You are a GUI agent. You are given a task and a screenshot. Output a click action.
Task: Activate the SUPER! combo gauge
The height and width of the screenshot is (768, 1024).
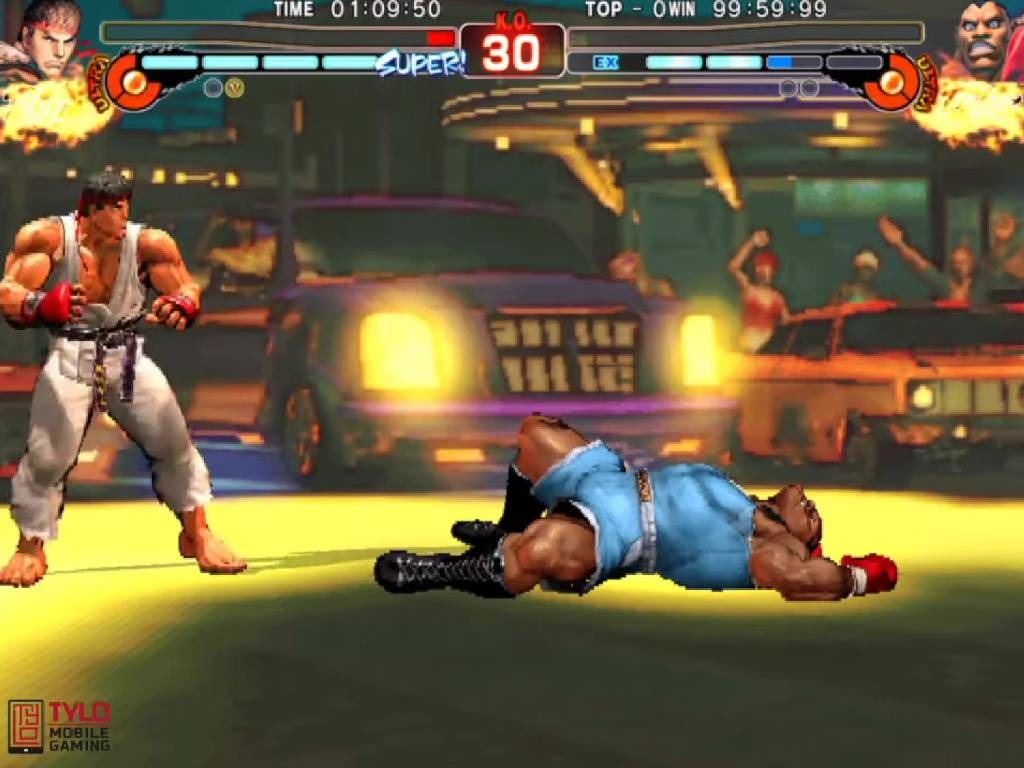419,63
